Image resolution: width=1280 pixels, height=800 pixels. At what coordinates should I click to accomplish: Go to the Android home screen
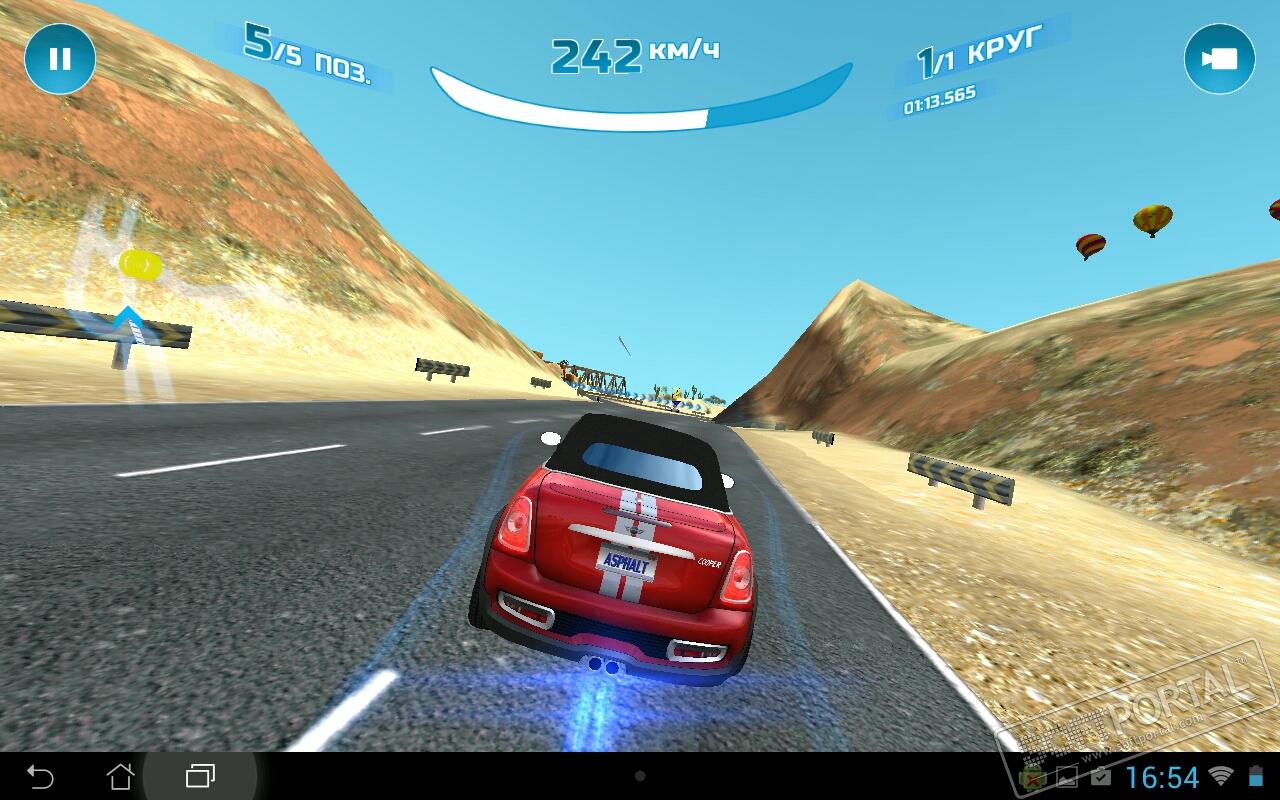click(120, 776)
